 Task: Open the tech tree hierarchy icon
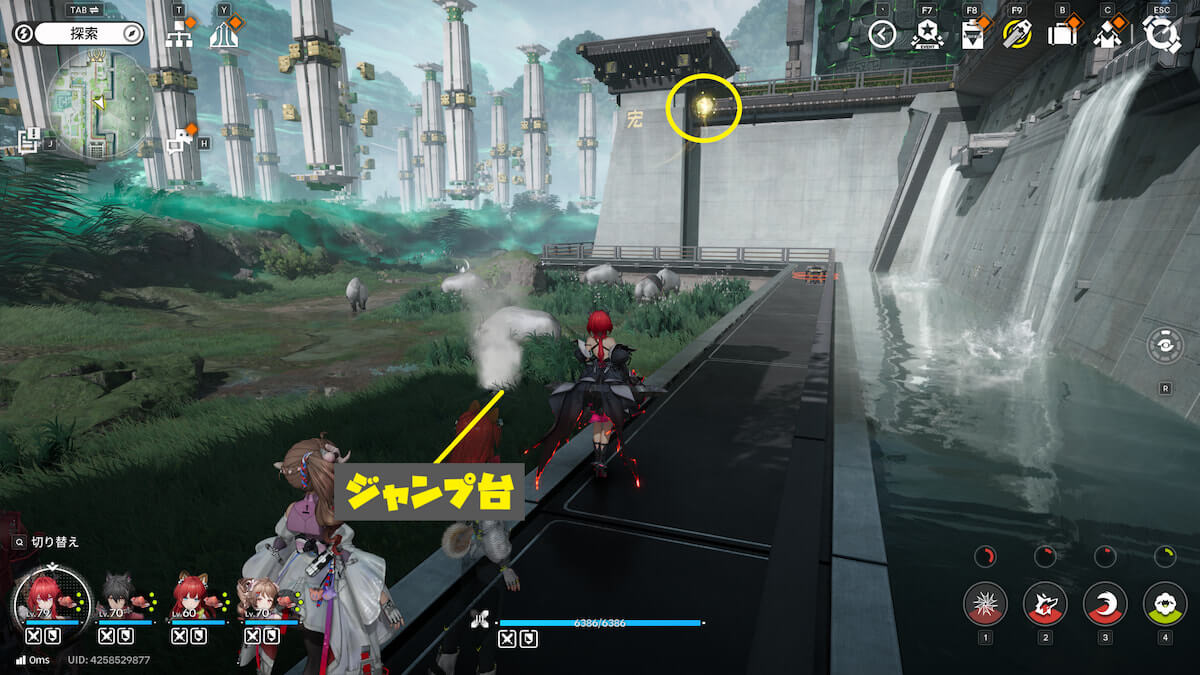180,35
